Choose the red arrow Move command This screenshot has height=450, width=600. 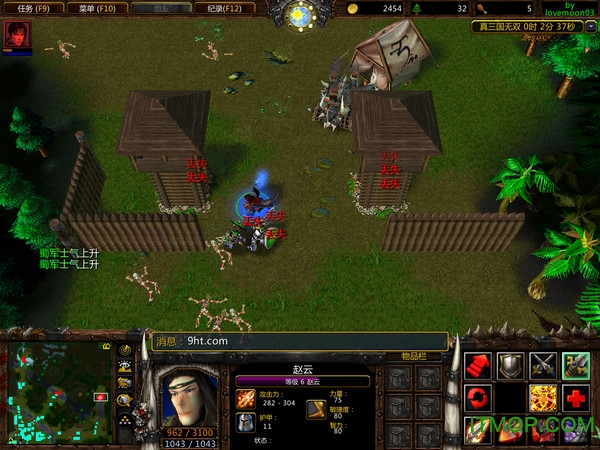479,365
